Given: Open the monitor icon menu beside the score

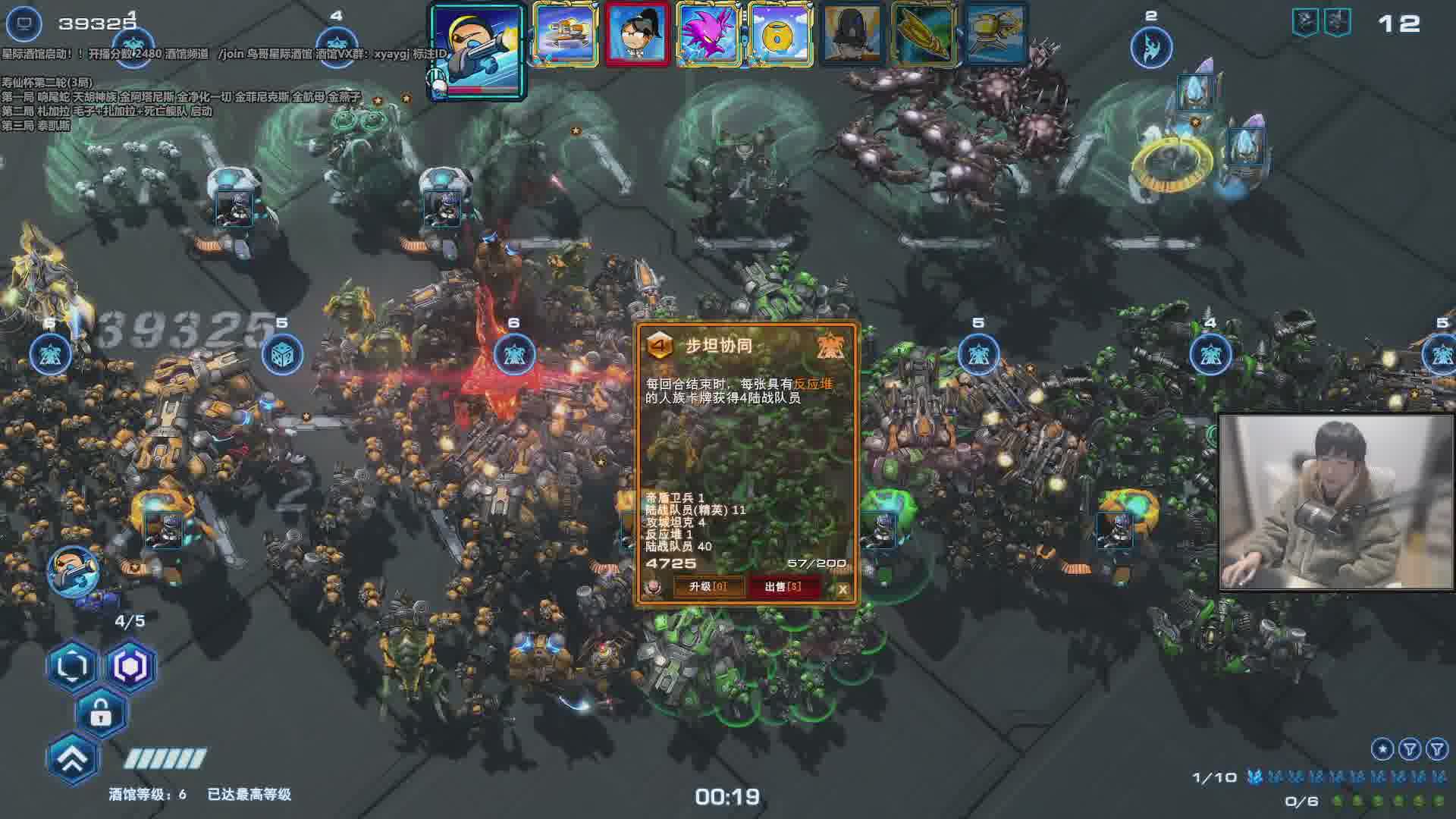Looking at the screenshot, I should click(24, 24).
